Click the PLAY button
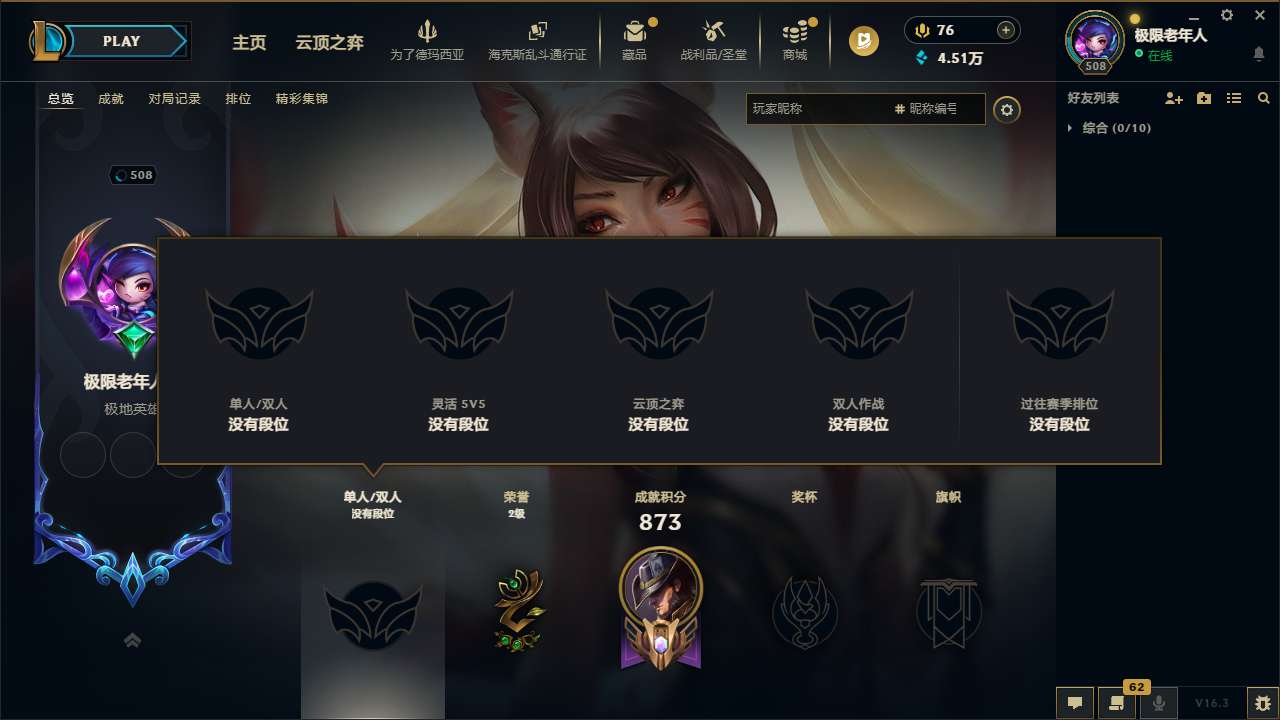This screenshot has height=720, width=1280. click(x=122, y=41)
